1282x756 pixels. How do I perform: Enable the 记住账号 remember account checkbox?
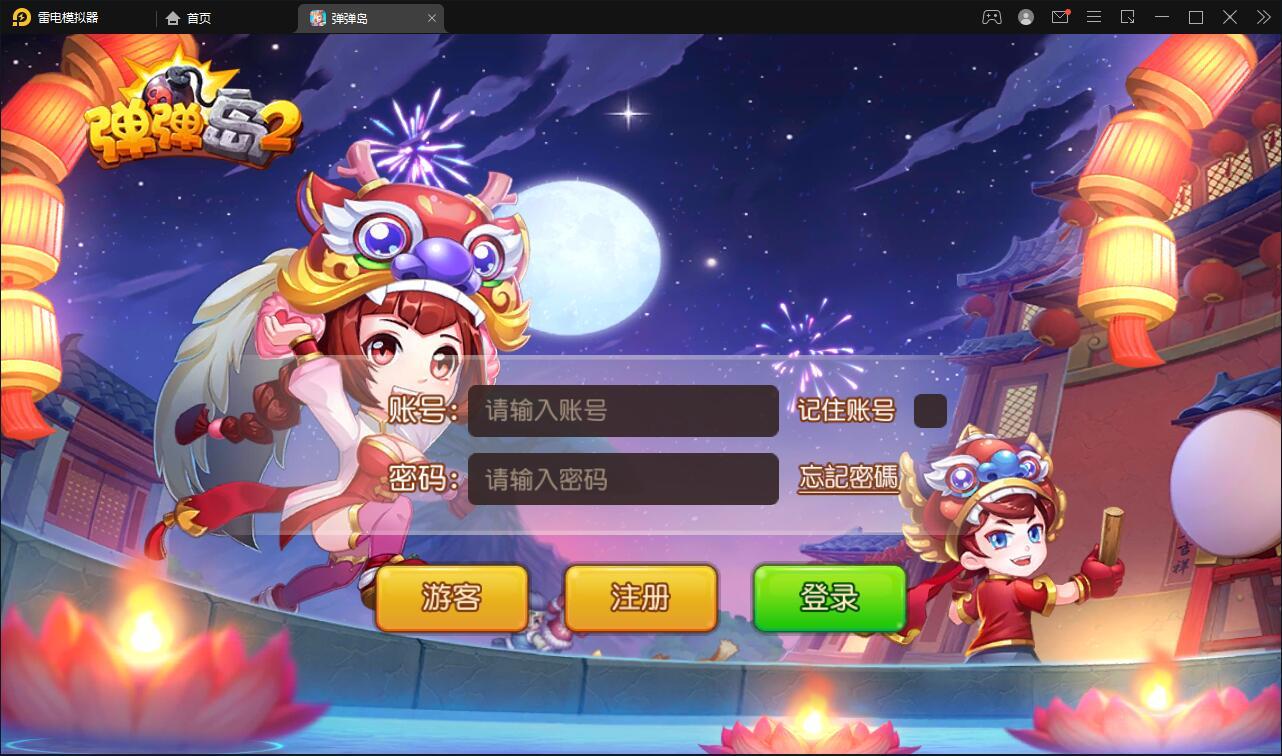coord(930,410)
